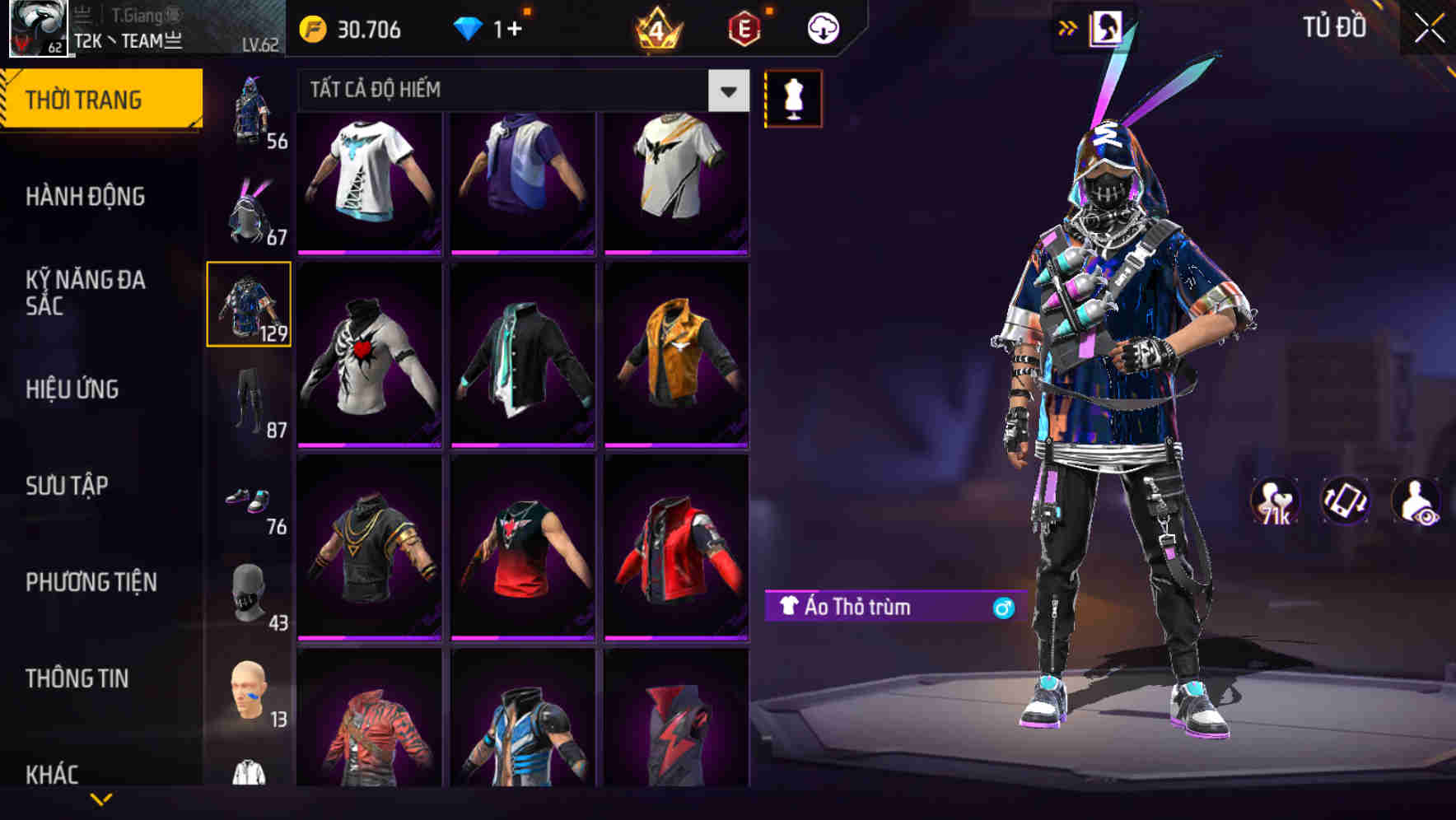
Task: Open the mannequin outfit preview icon
Action: [x=792, y=98]
